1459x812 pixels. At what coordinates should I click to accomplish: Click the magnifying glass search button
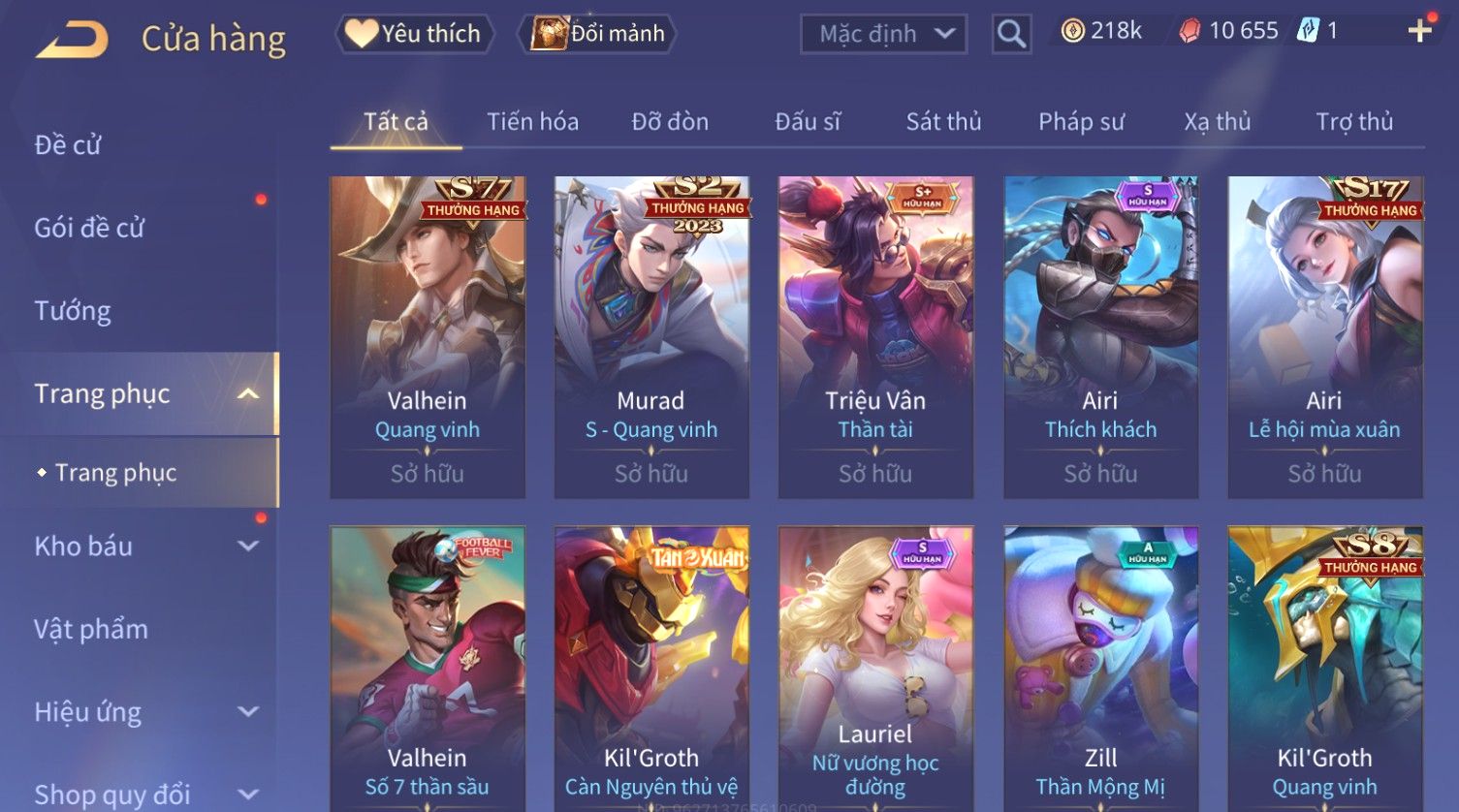[1011, 35]
